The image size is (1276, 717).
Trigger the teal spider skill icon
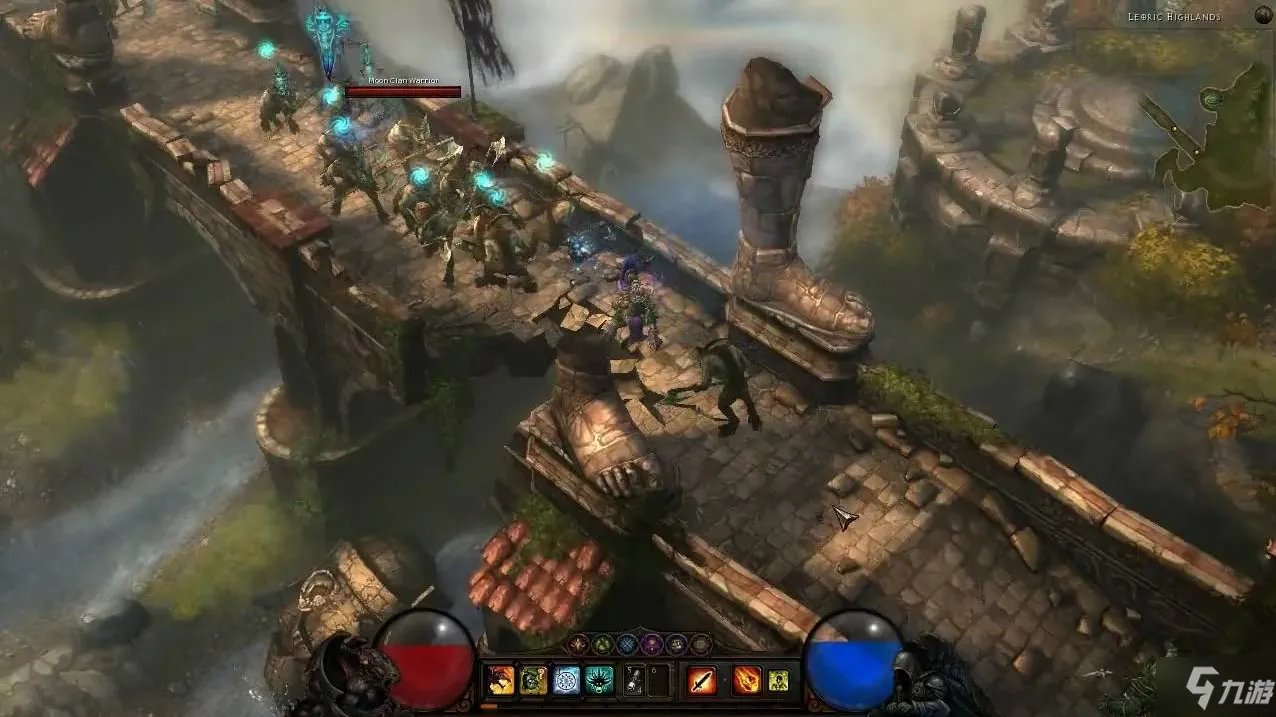[600, 680]
